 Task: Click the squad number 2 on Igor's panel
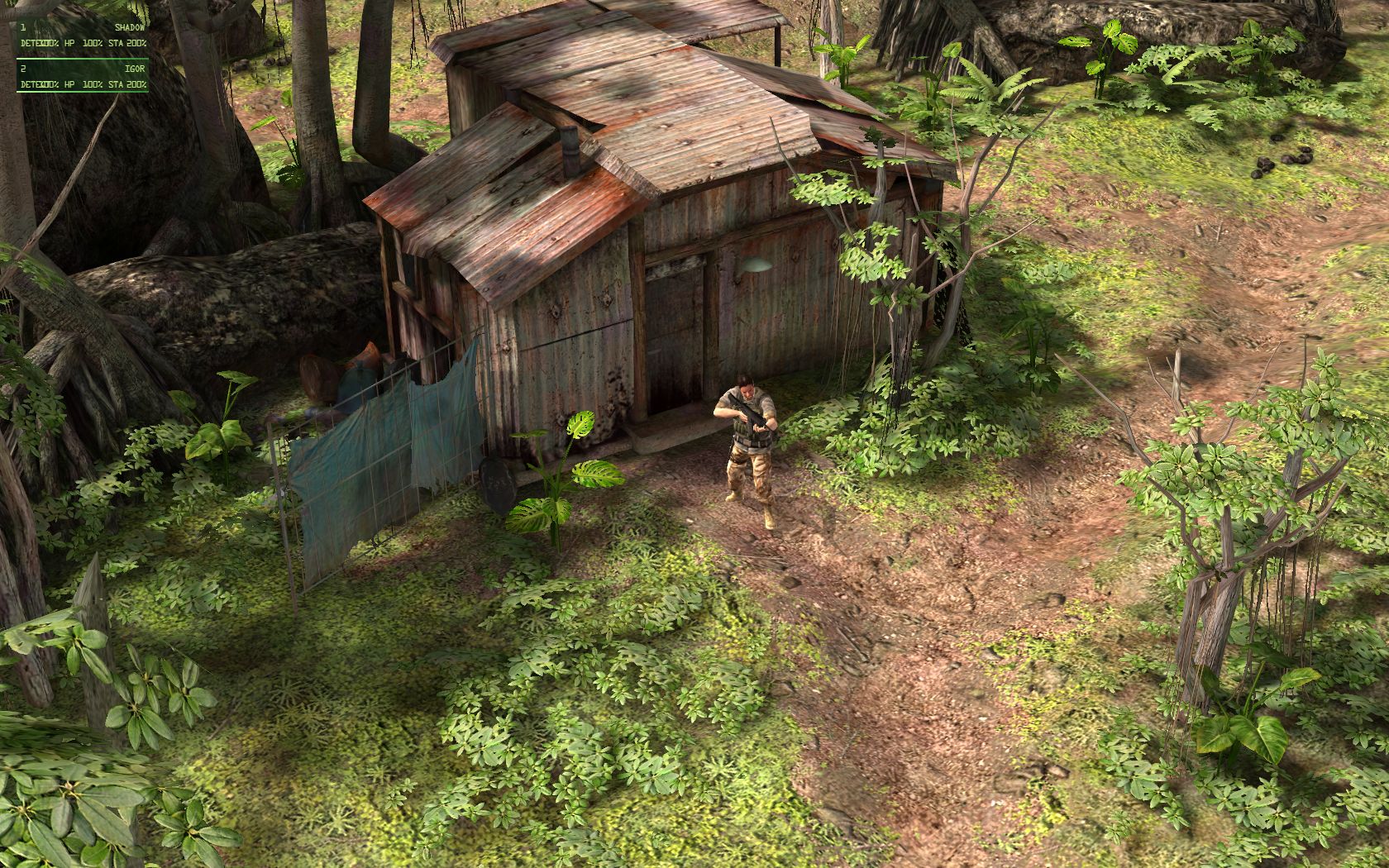click(x=22, y=69)
